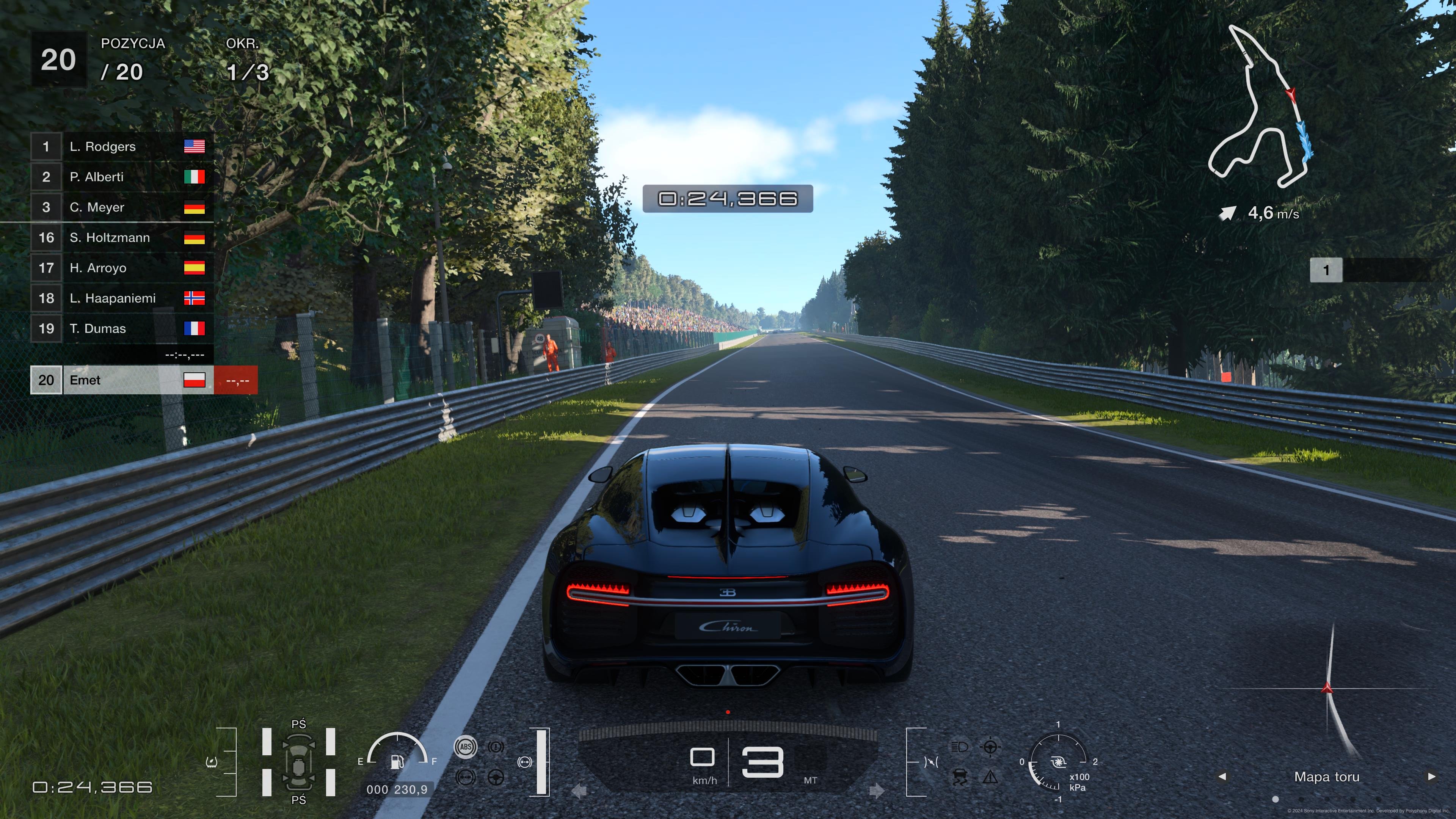
Task: Switch MFD page with the left arrow
Action: coord(1222,777)
